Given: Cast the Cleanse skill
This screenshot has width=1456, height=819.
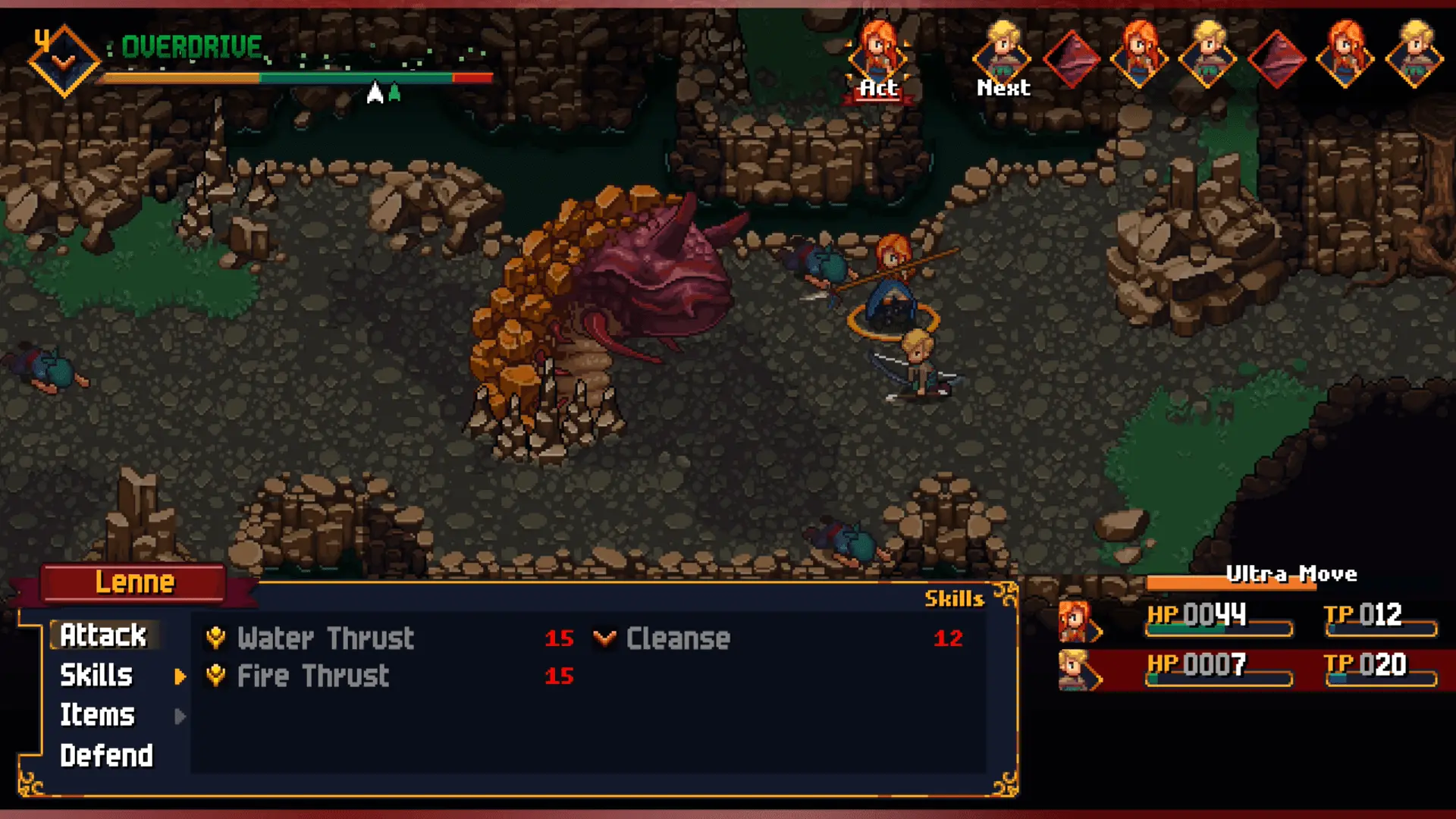Looking at the screenshot, I should pos(677,639).
